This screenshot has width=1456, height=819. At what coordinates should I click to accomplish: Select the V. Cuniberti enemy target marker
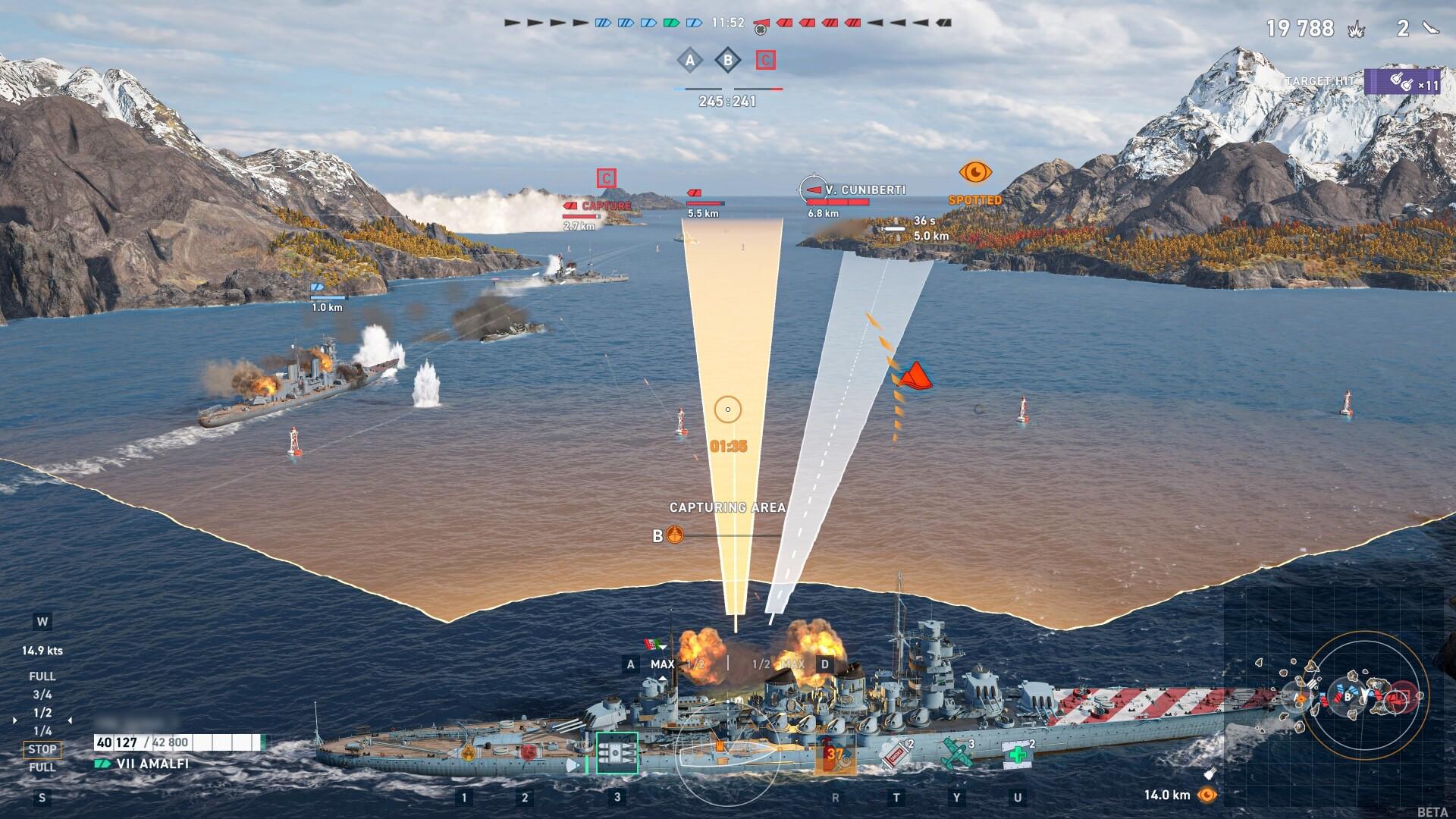(814, 189)
